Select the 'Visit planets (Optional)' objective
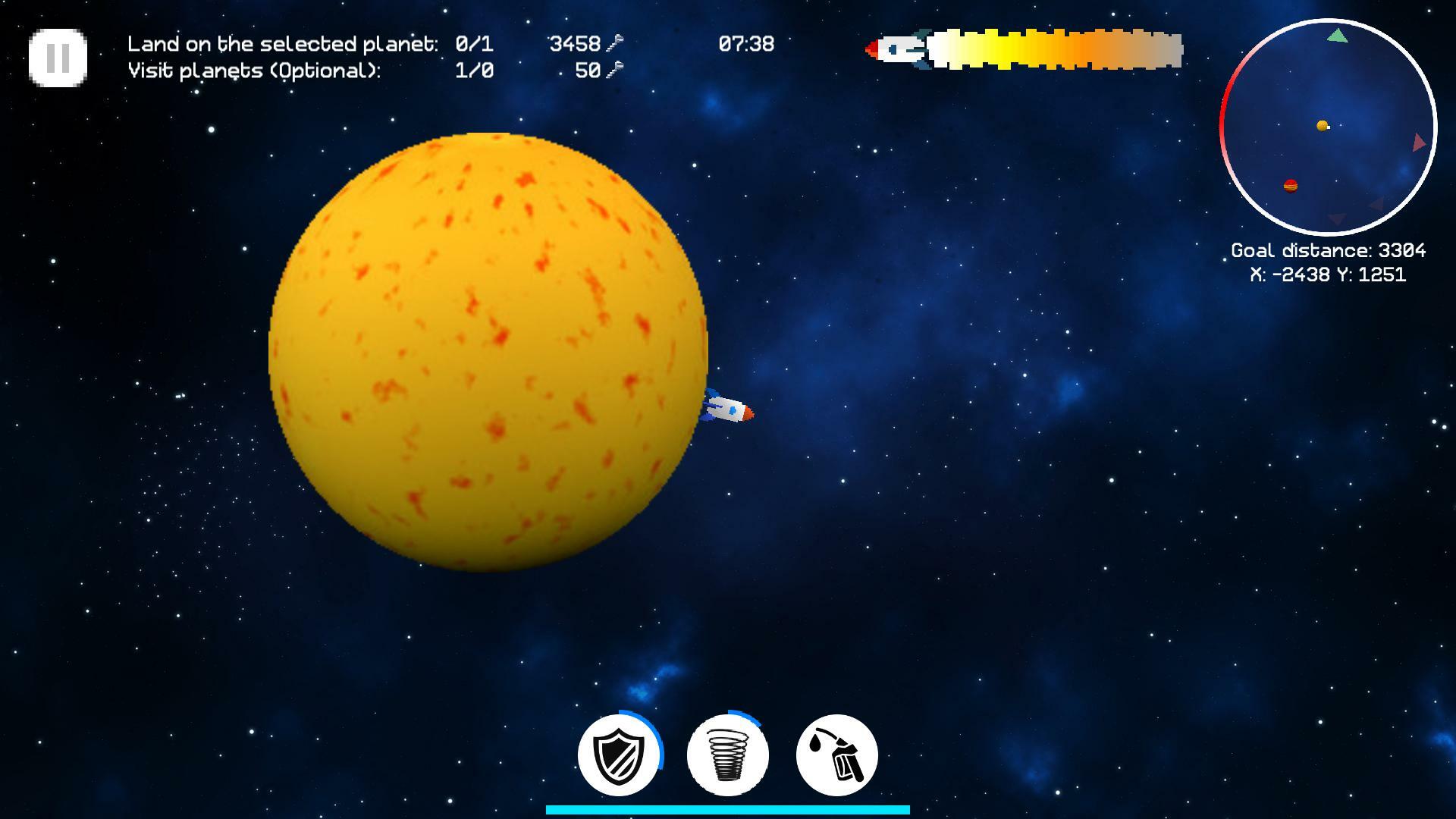 (x=254, y=72)
